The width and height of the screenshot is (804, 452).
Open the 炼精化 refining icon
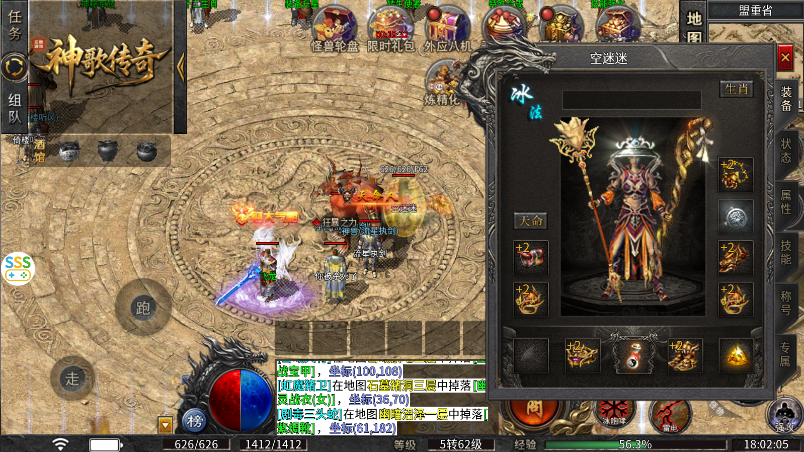click(443, 82)
